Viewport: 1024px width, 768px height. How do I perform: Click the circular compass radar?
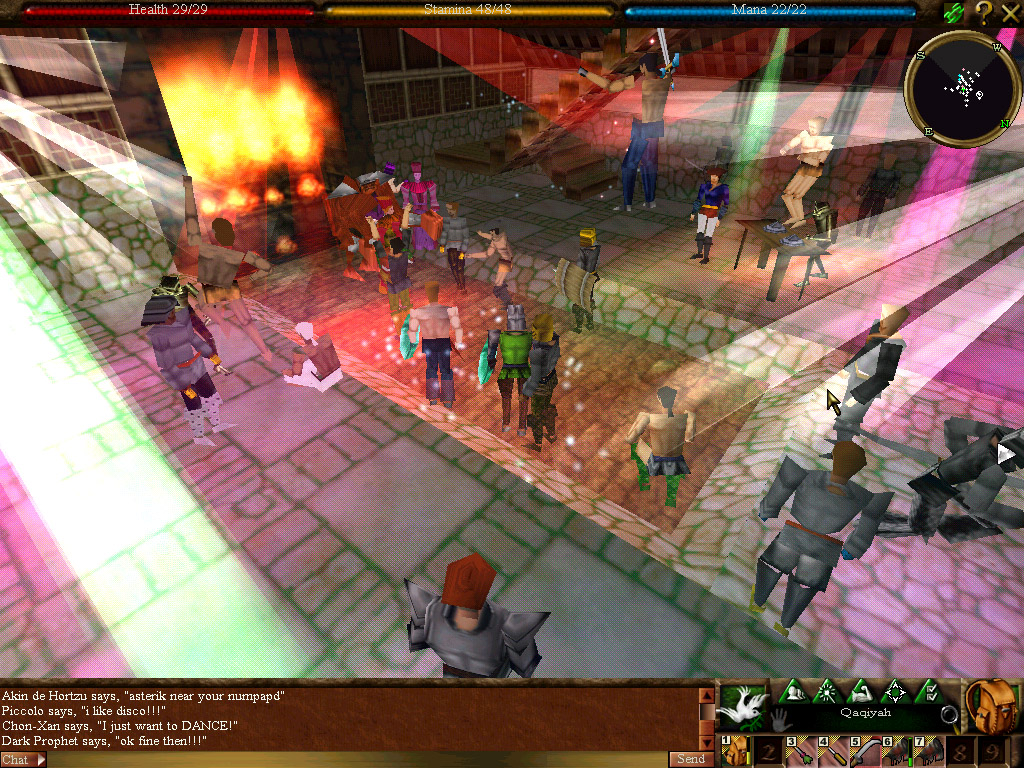pyautogui.click(x=961, y=89)
